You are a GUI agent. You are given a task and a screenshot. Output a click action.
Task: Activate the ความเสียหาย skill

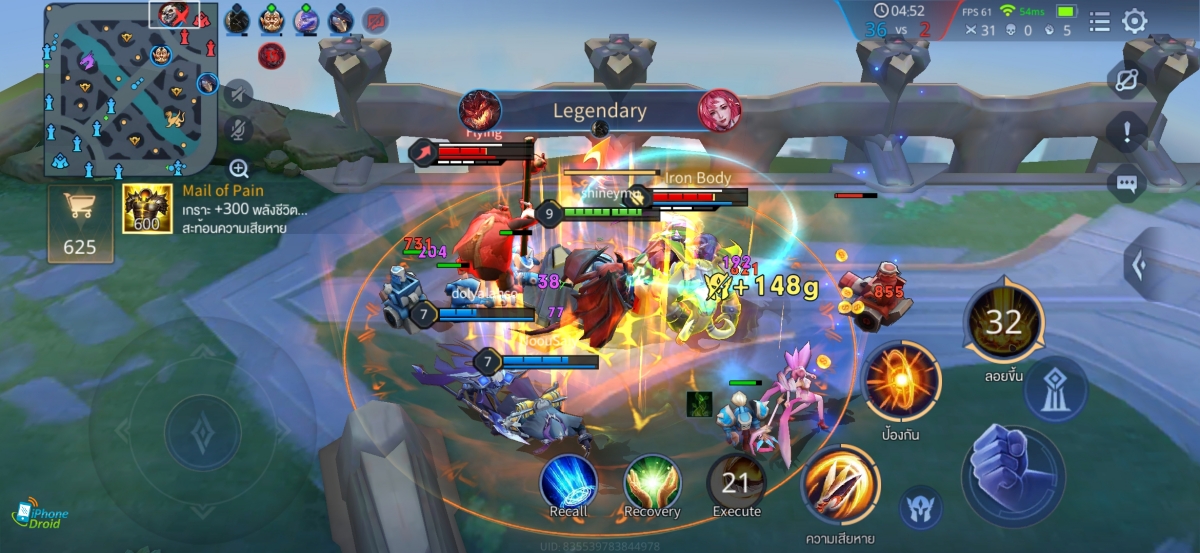click(x=840, y=486)
